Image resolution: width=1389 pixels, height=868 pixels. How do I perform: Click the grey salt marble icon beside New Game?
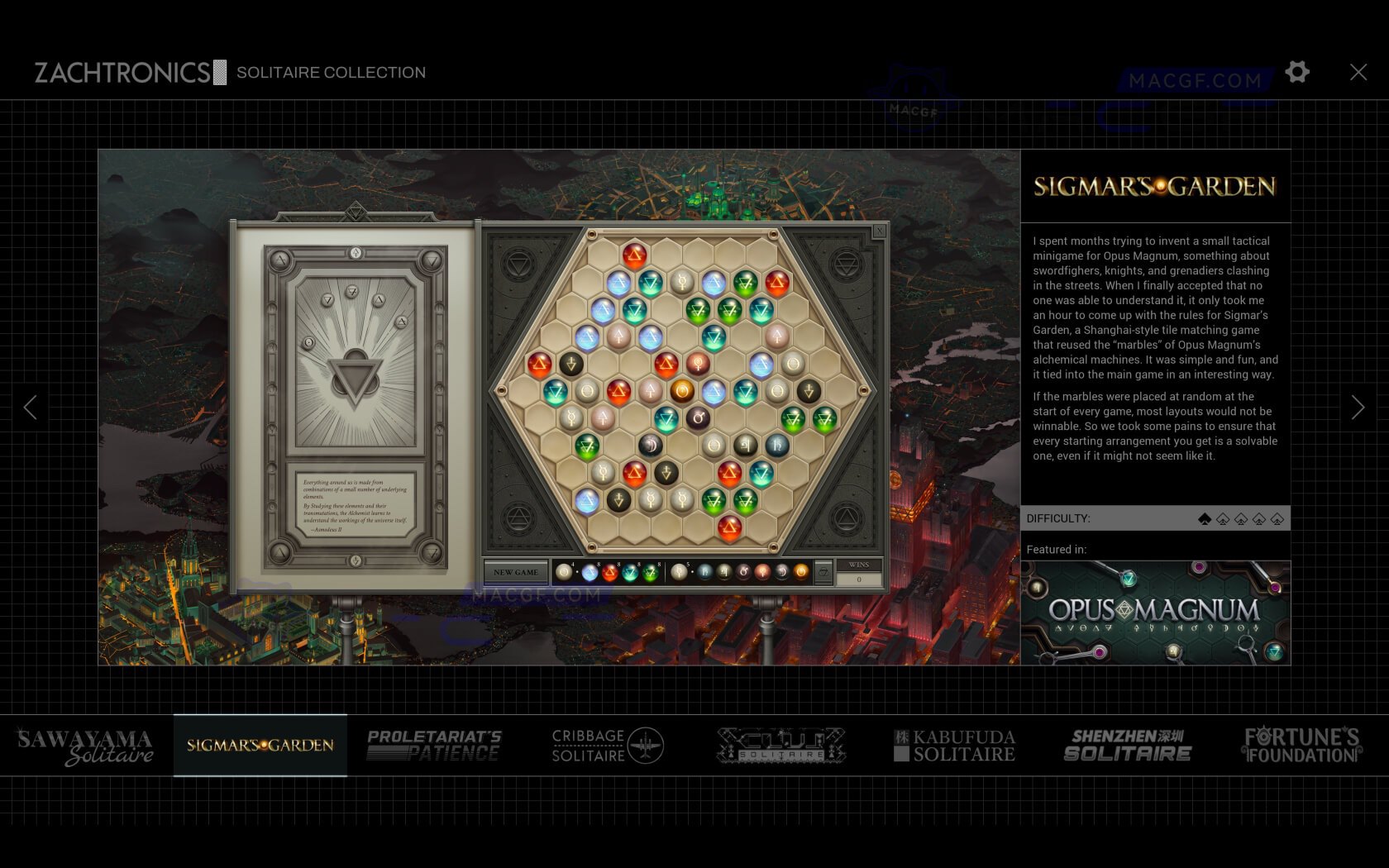[x=564, y=572]
